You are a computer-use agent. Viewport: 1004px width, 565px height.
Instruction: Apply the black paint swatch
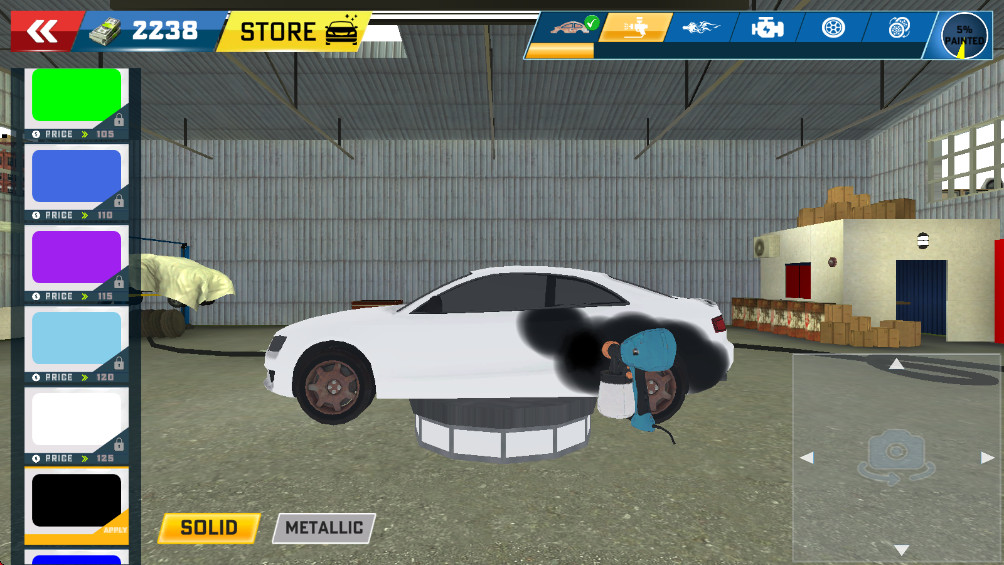[x=77, y=501]
